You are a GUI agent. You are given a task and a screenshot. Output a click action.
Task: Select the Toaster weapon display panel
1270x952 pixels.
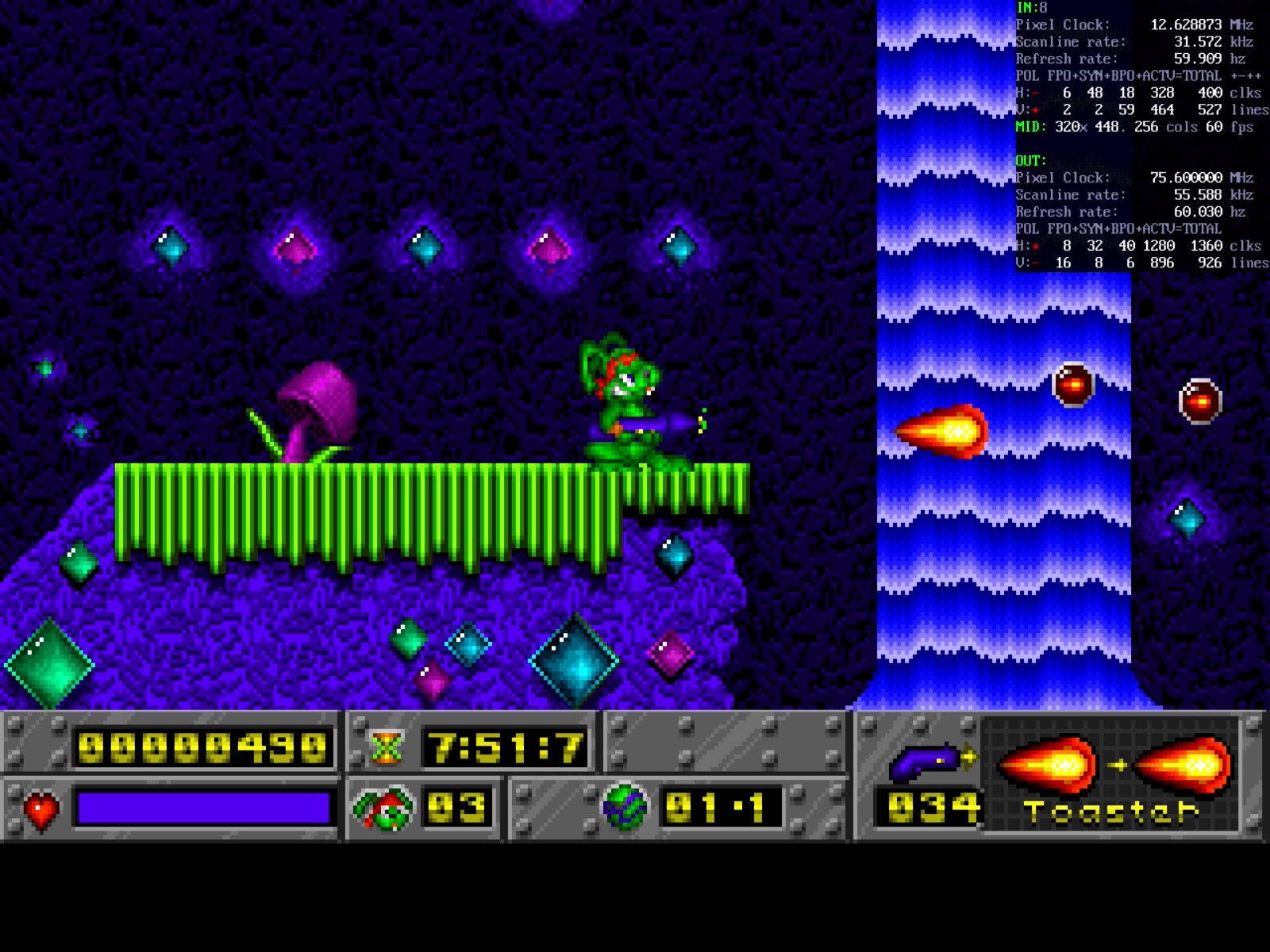[1111, 776]
